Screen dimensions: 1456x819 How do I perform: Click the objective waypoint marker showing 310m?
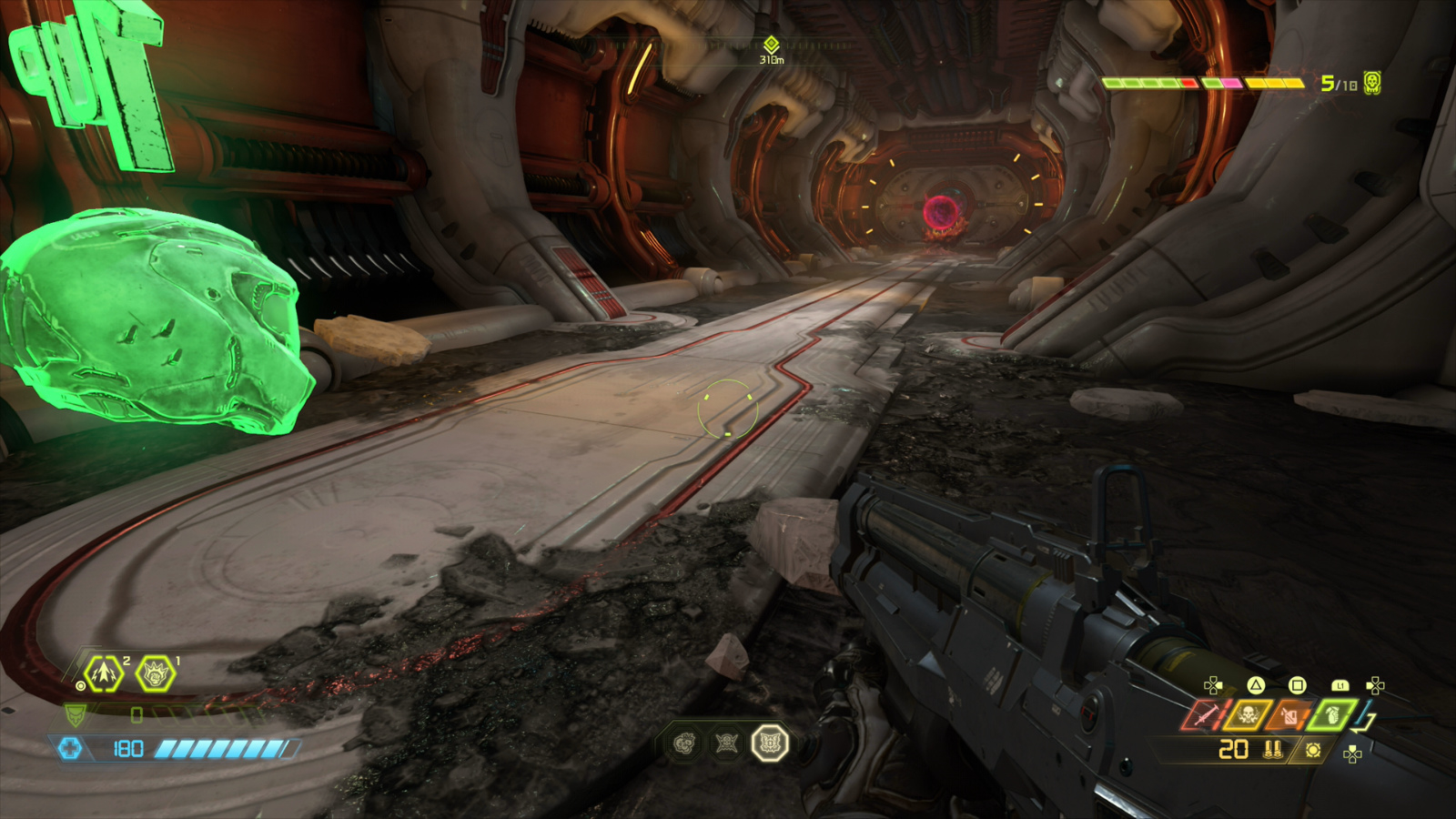tap(772, 45)
